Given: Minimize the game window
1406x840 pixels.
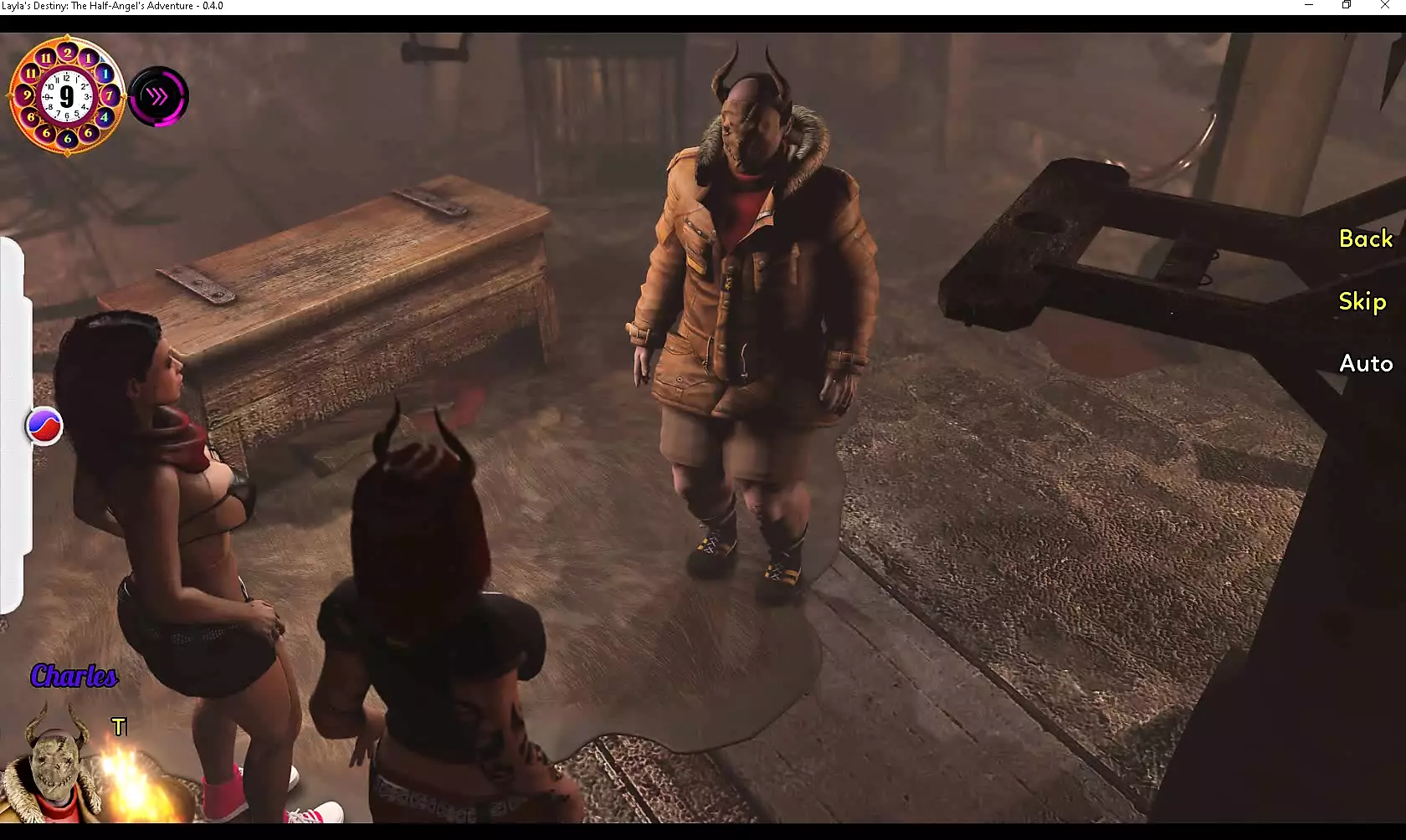Looking at the screenshot, I should point(1309,6).
